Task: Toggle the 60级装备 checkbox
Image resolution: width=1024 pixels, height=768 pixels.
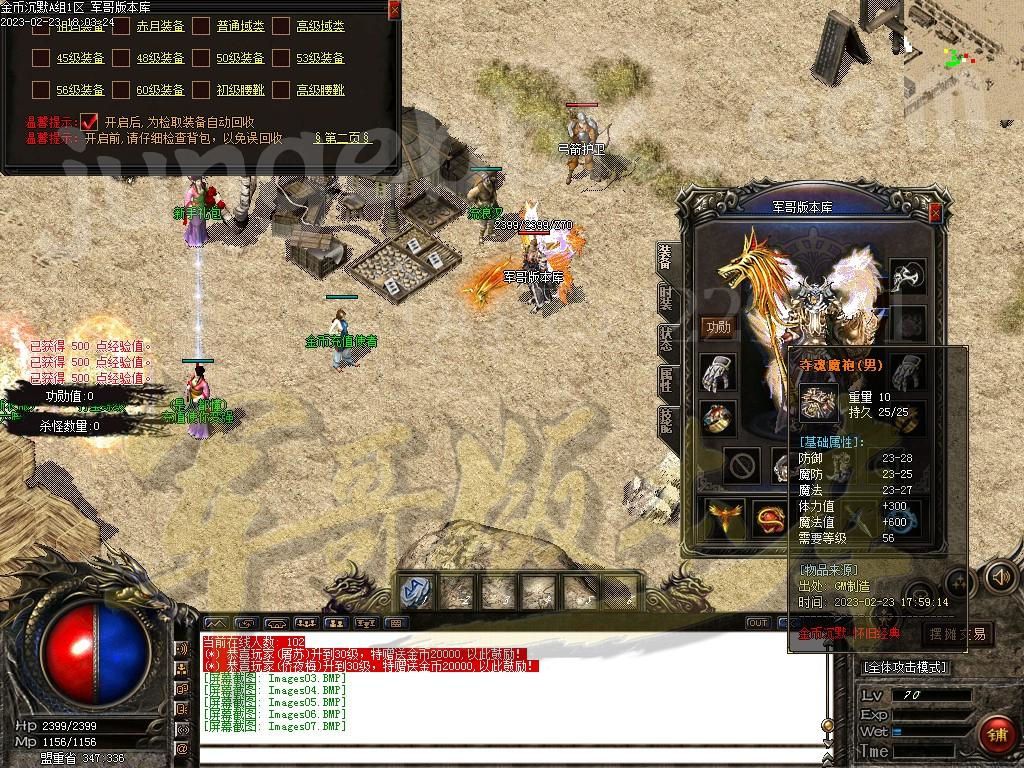Action: tap(121, 90)
